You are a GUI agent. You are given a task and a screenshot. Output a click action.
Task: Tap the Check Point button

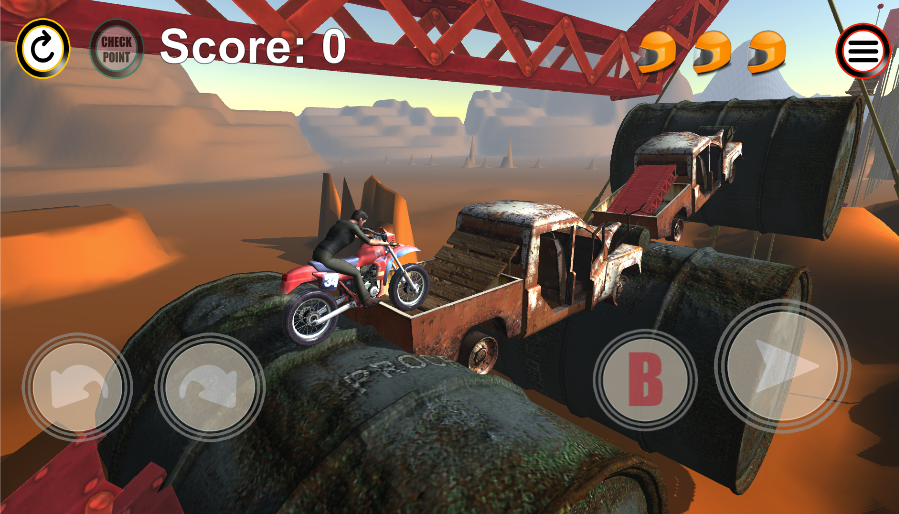[x=117, y=48]
